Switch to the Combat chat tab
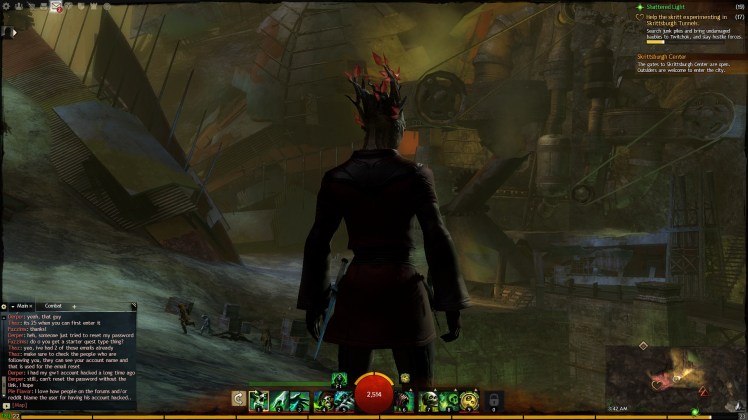The width and height of the screenshot is (748, 420). [53, 305]
